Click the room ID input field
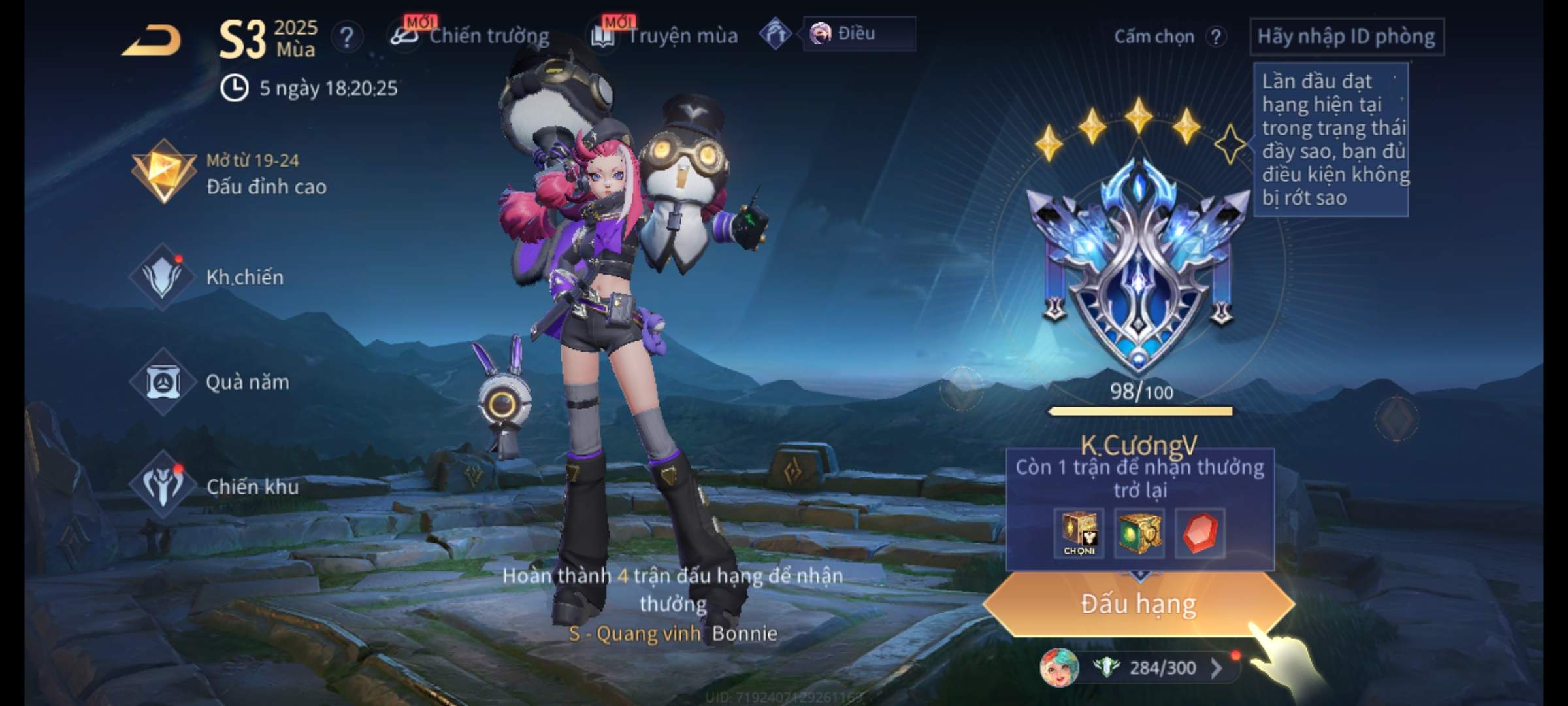This screenshot has height=706, width=1568. click(1346, 37)
